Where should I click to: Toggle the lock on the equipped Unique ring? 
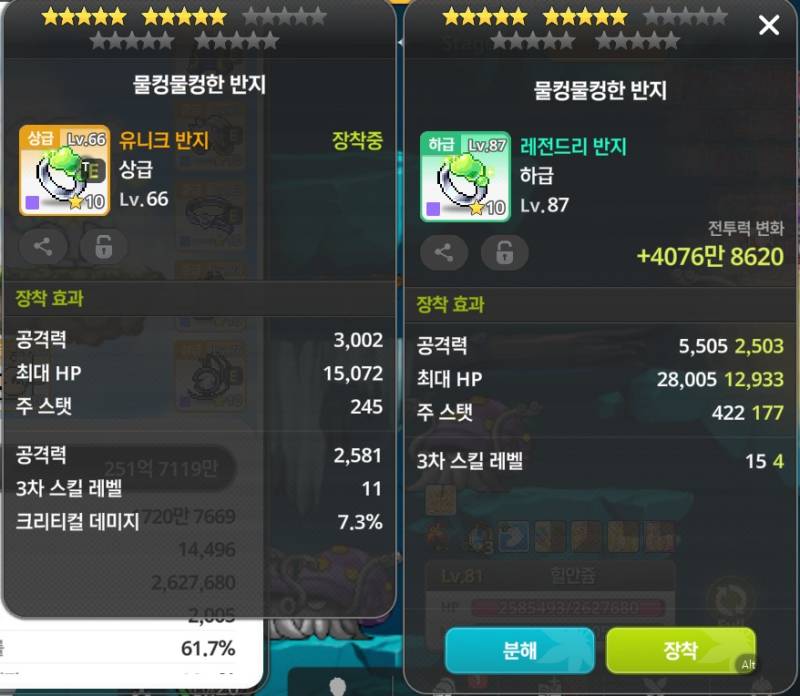104,246
